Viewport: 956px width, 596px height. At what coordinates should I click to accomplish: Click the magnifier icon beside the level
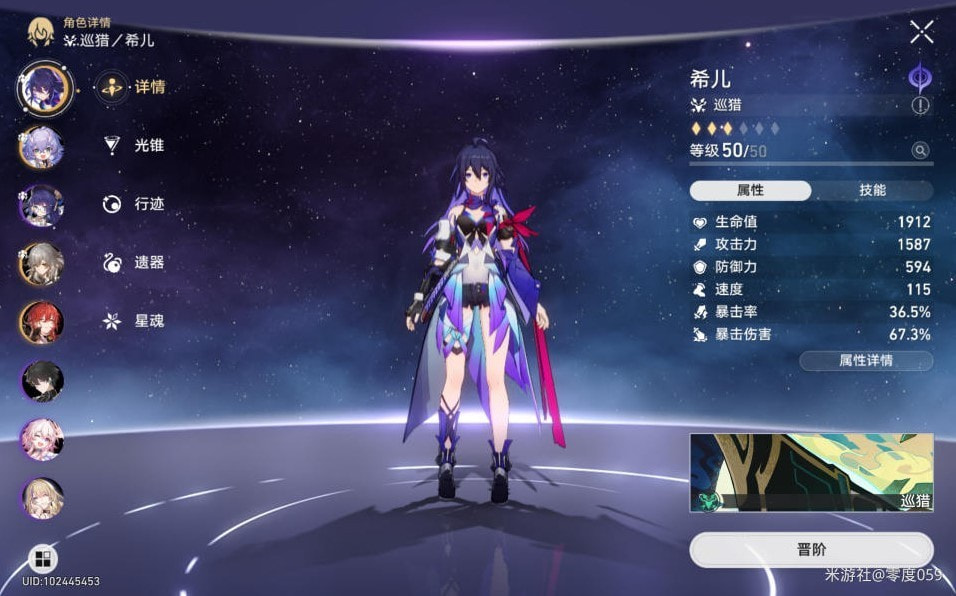click(x=920, y=150)
